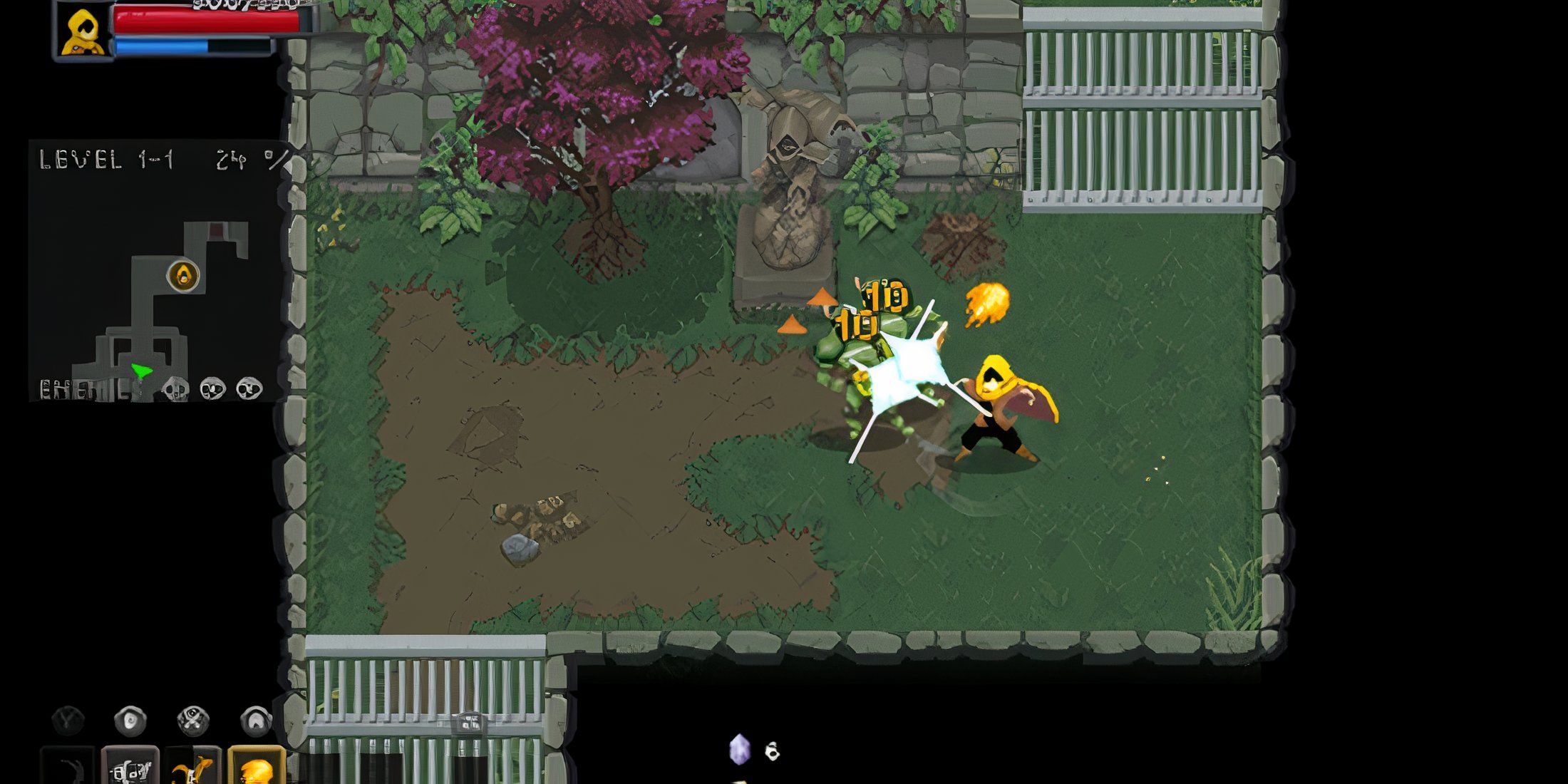Click the LEVEL 1-1 label
The width and height of the screenshot is (1568, 784).
105,158
